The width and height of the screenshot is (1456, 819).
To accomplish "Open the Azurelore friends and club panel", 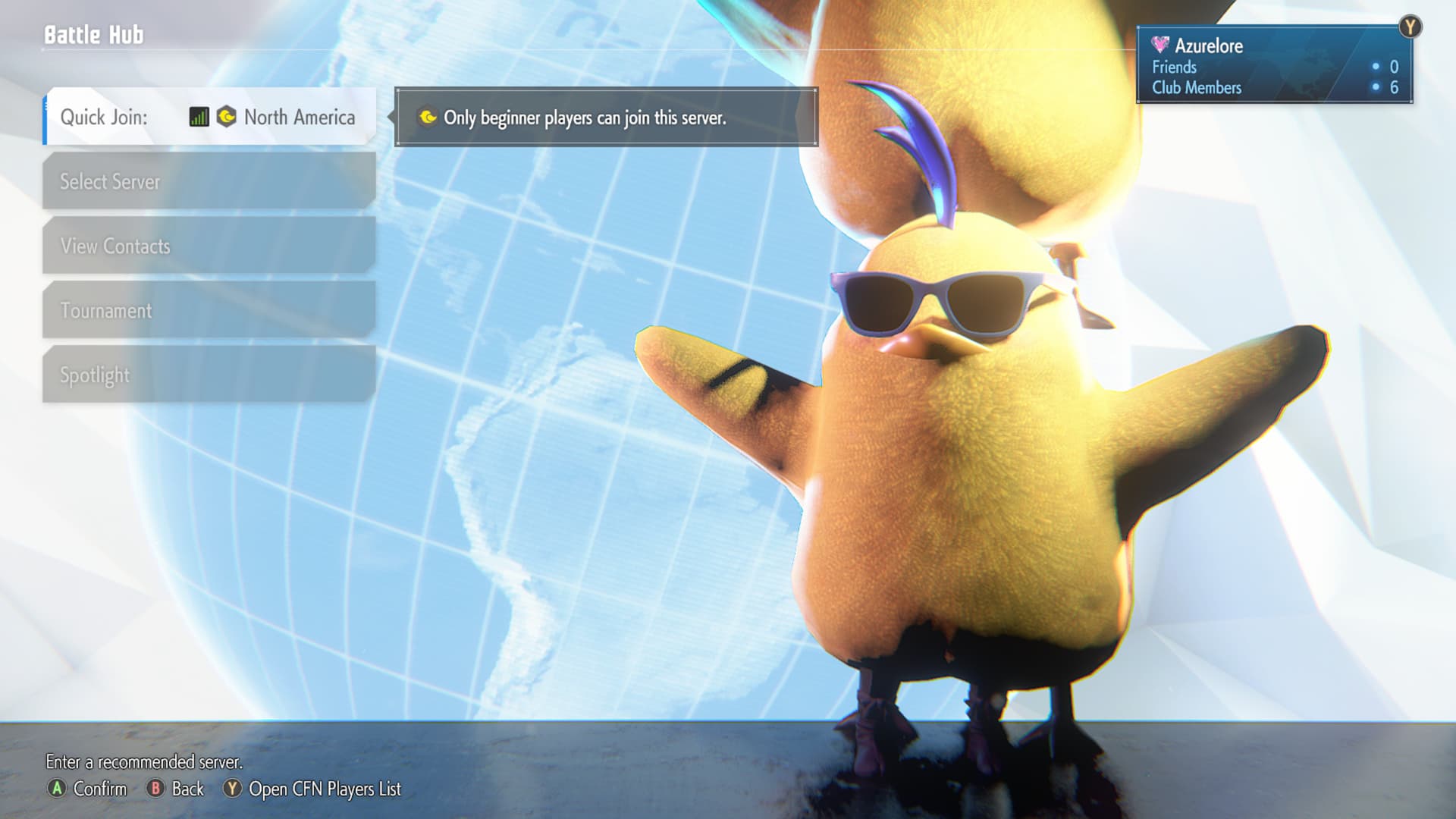I will (1273, 65).
